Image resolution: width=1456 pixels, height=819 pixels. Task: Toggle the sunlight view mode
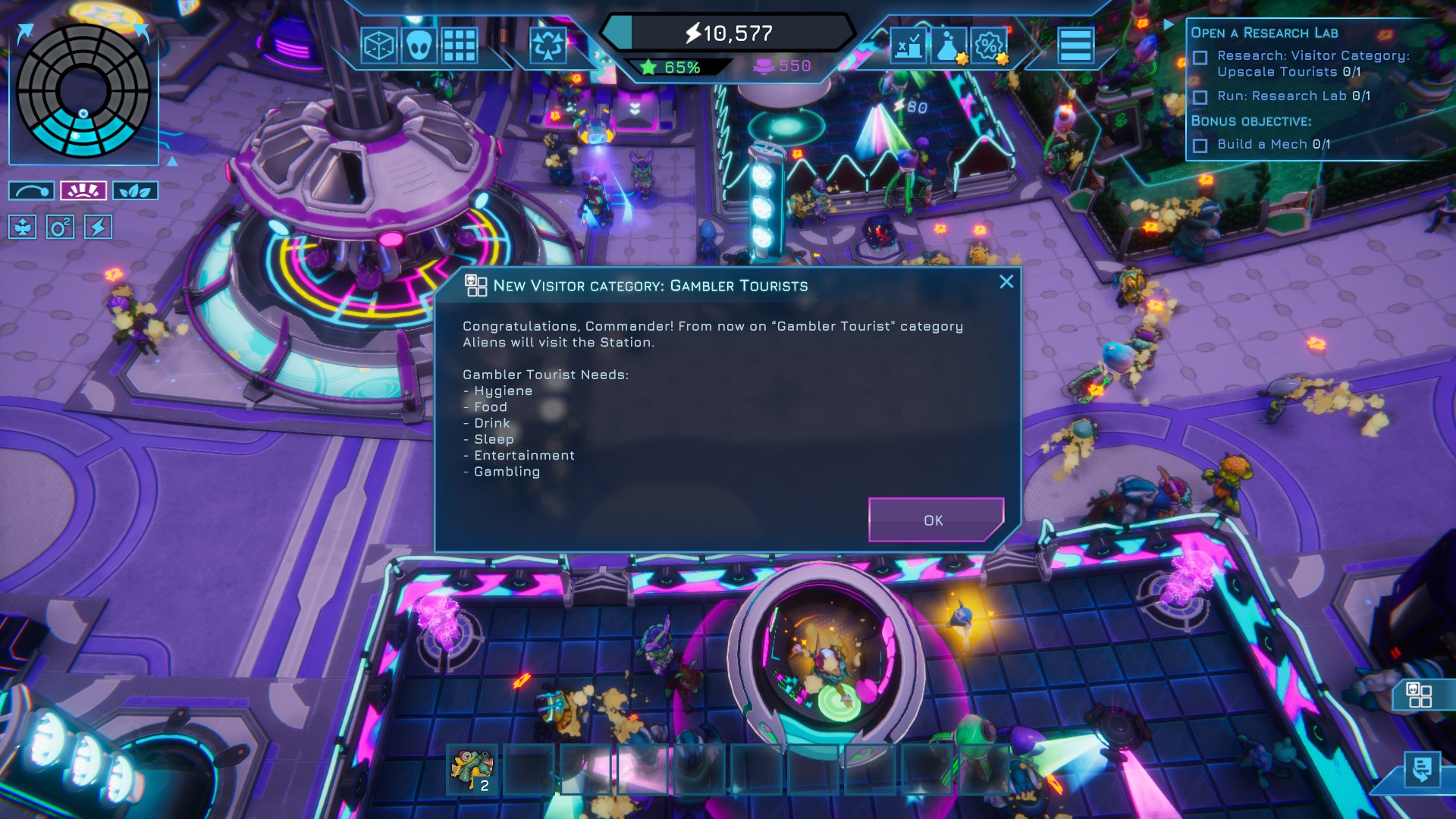pyautogui.click(x=83, y=190)
